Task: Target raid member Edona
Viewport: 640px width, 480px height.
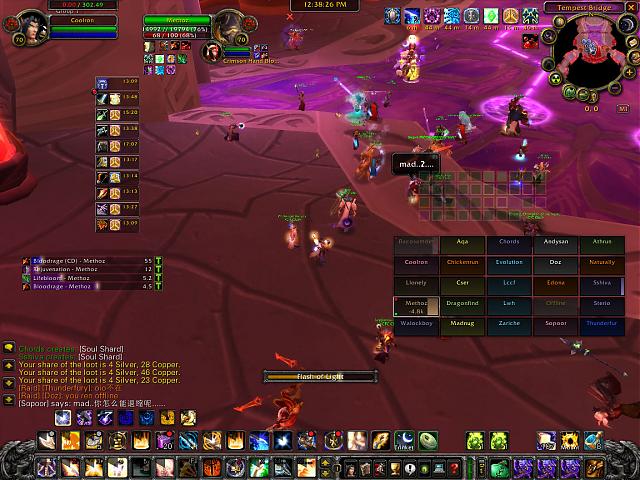Action: [555, 283]
